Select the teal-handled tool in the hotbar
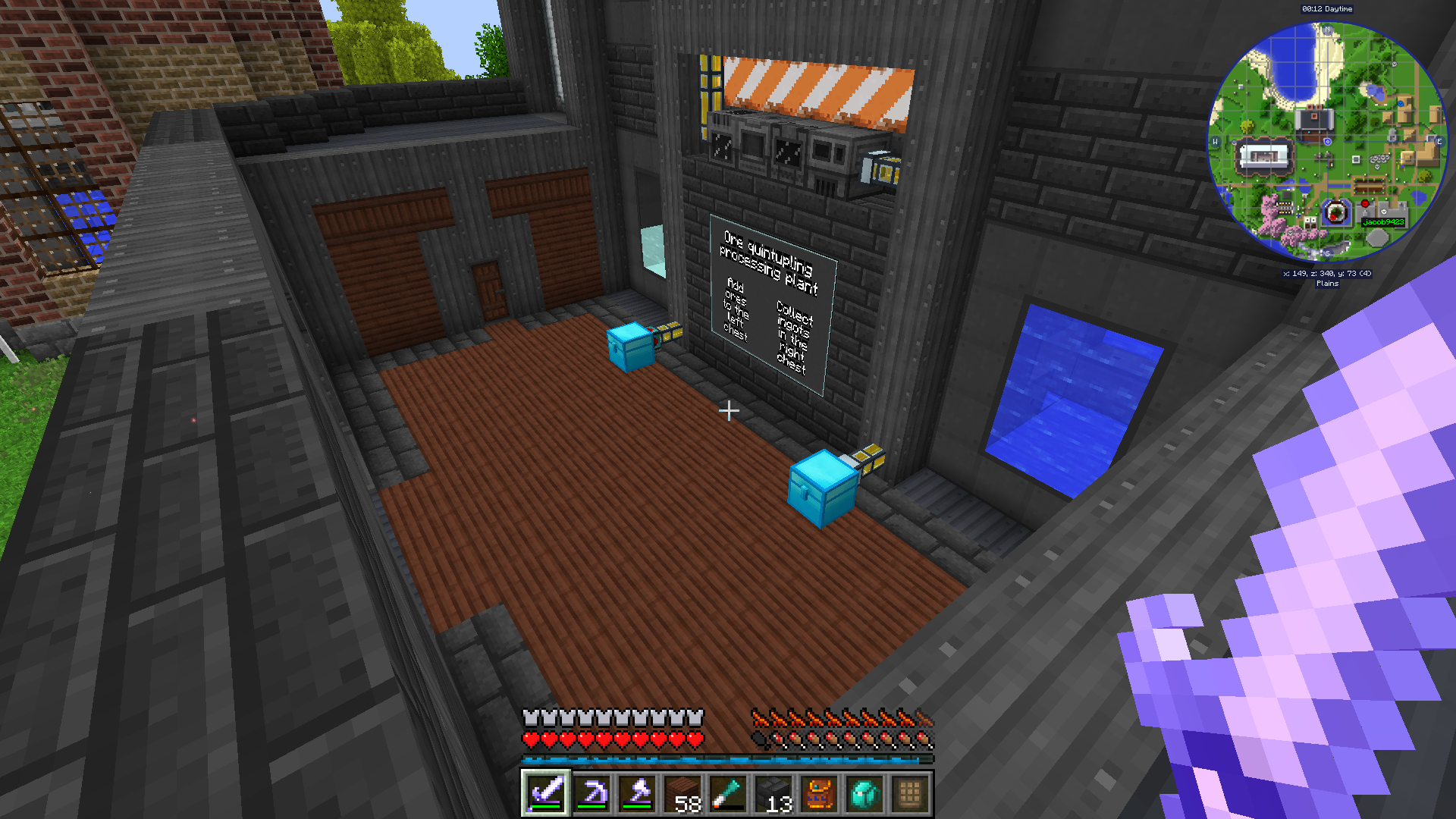Image resolution: width=1456 pixels, height=819 pixels. click(x=728, y=794)
